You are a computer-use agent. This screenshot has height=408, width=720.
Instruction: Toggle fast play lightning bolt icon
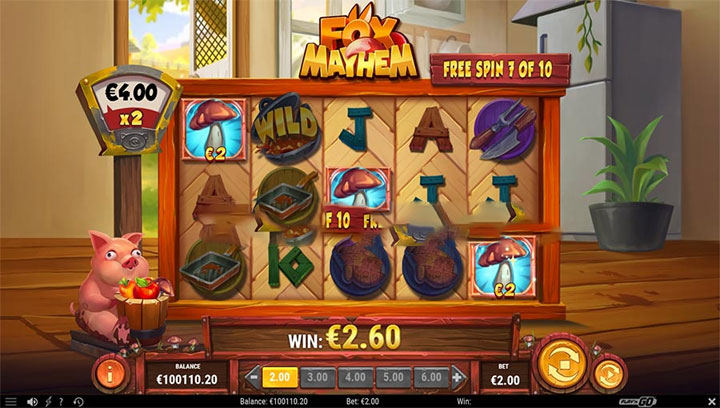click(x=48, y=401)
